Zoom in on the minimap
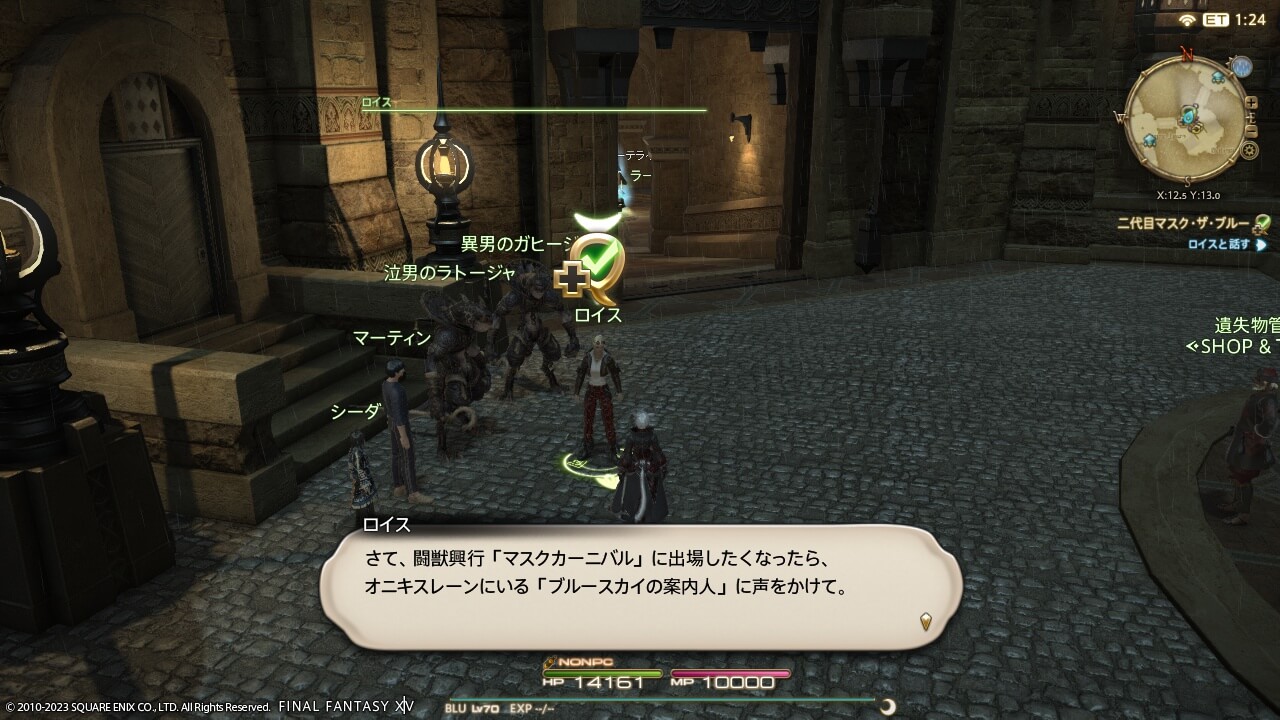The width and height of the screenshot is (1280, 720). (1250, 104)
